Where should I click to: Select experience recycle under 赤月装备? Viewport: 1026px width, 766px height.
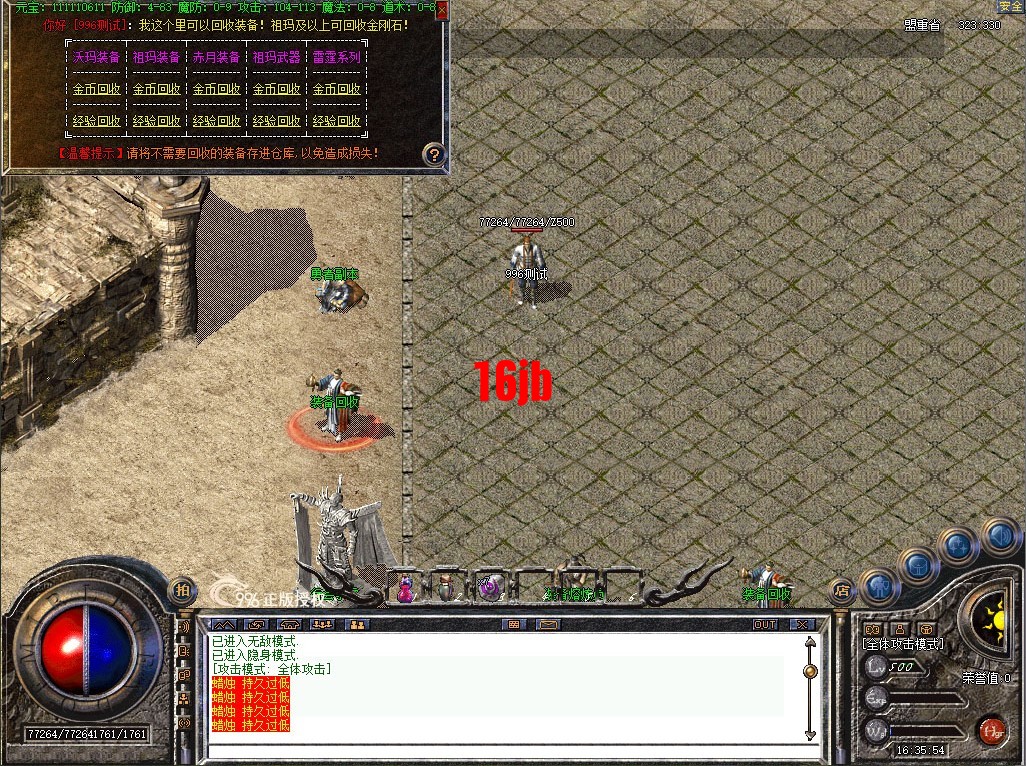217,121
